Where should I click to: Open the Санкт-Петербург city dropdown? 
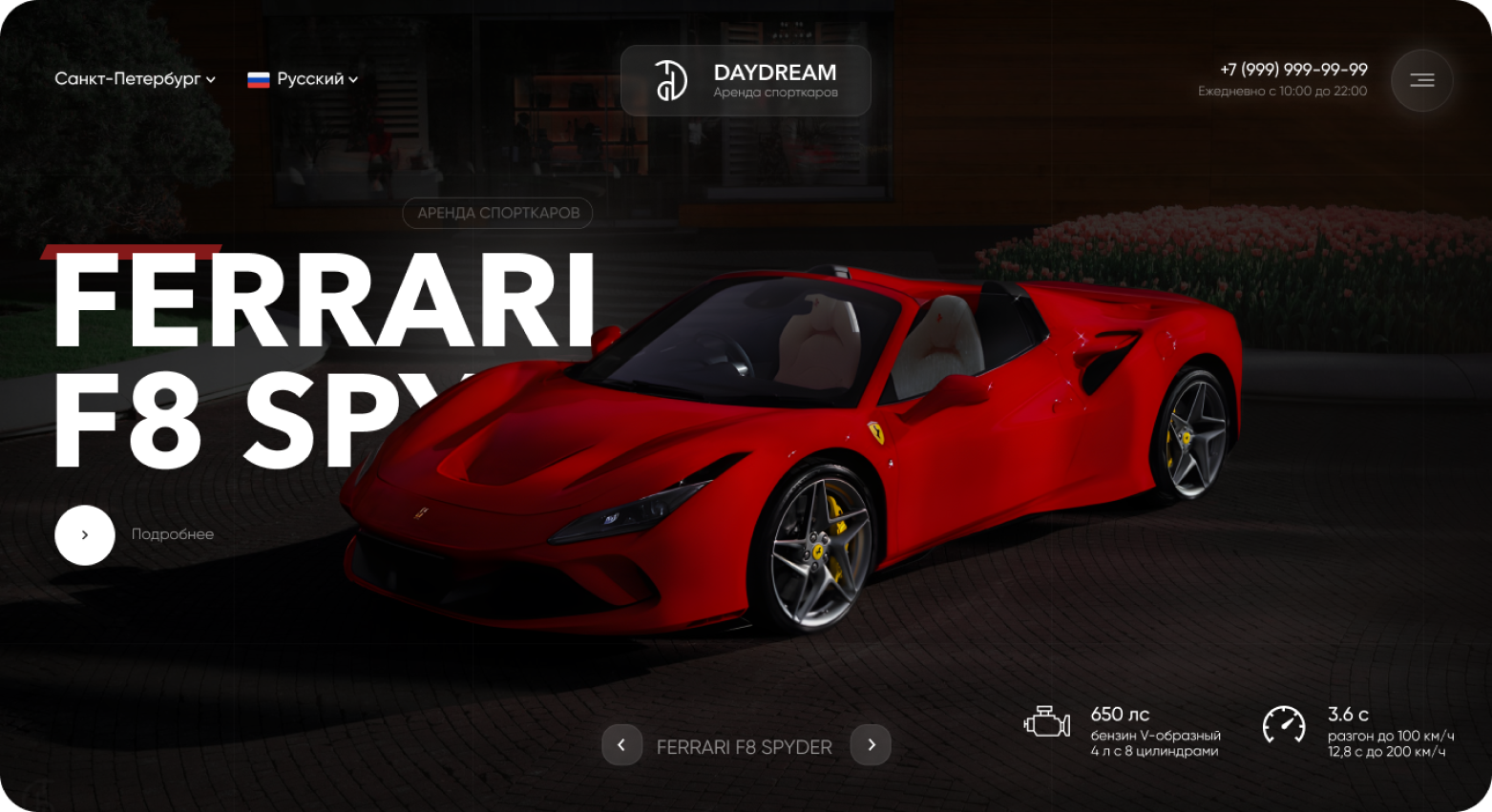click(x=135, y=79)
